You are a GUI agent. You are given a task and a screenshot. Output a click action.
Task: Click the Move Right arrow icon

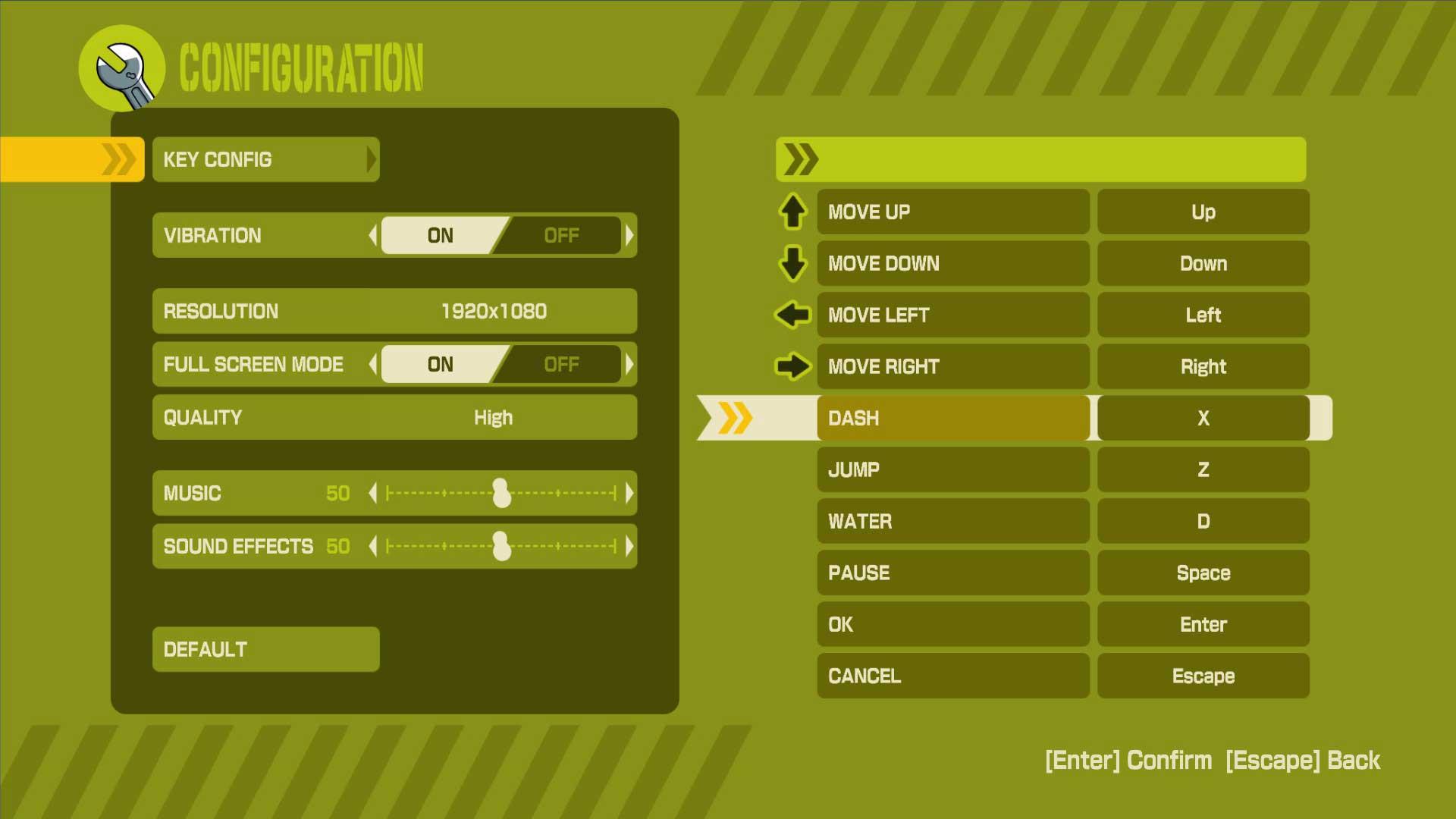coord(792,366)
